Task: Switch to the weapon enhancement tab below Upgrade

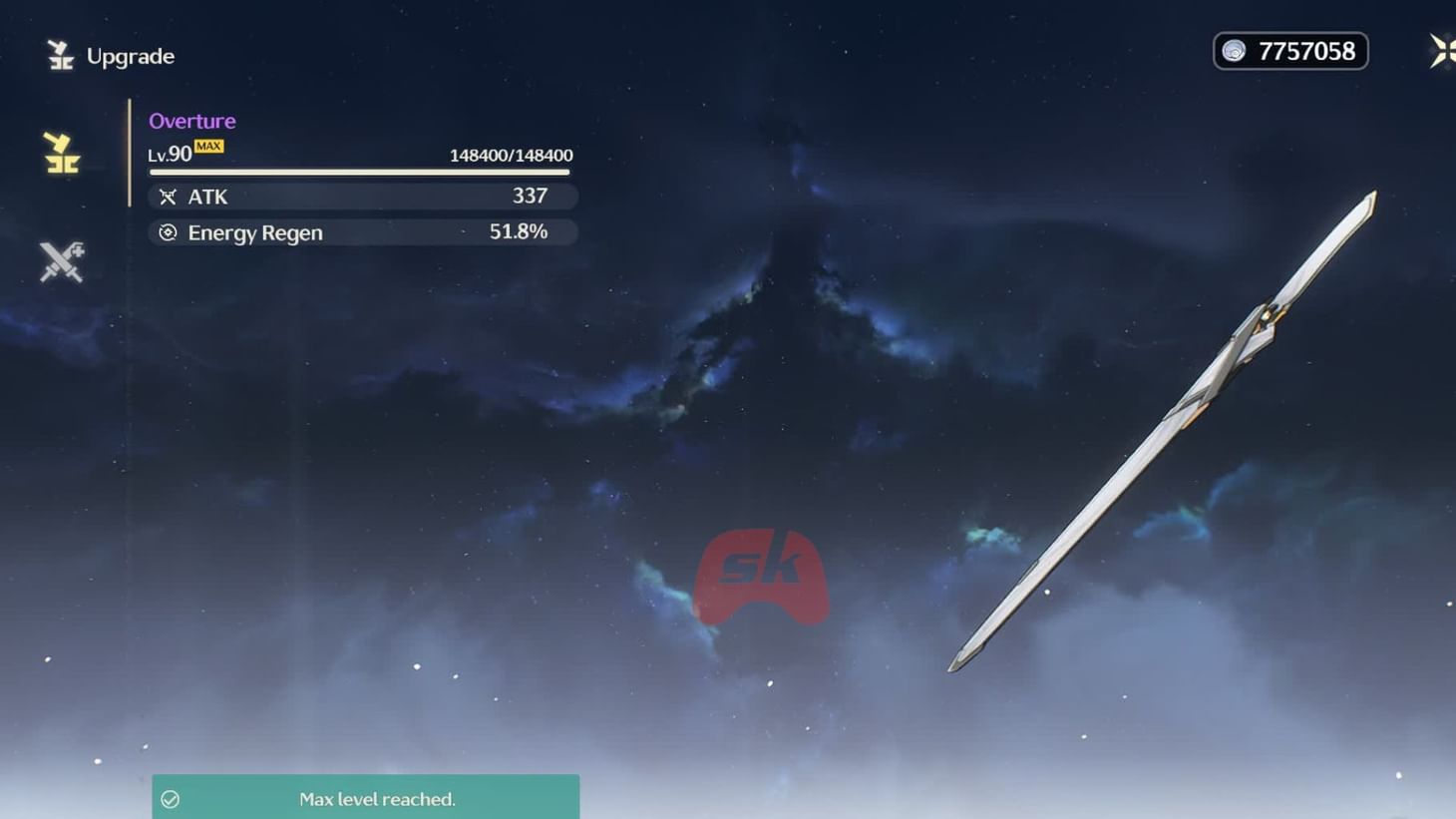Action: coord(60,261)
